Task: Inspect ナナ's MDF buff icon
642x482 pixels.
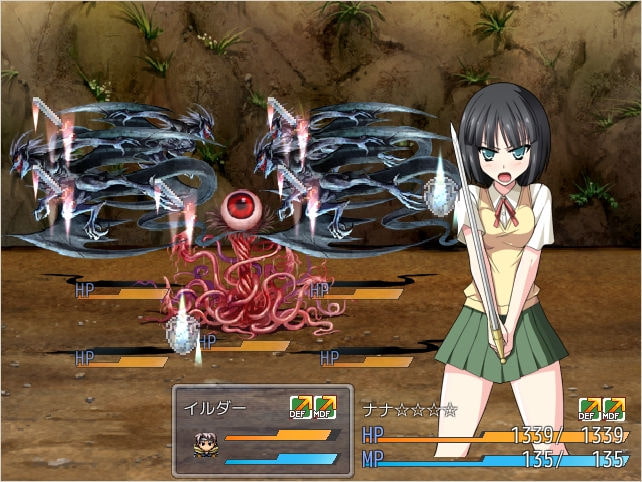Action: coord(613,409)
